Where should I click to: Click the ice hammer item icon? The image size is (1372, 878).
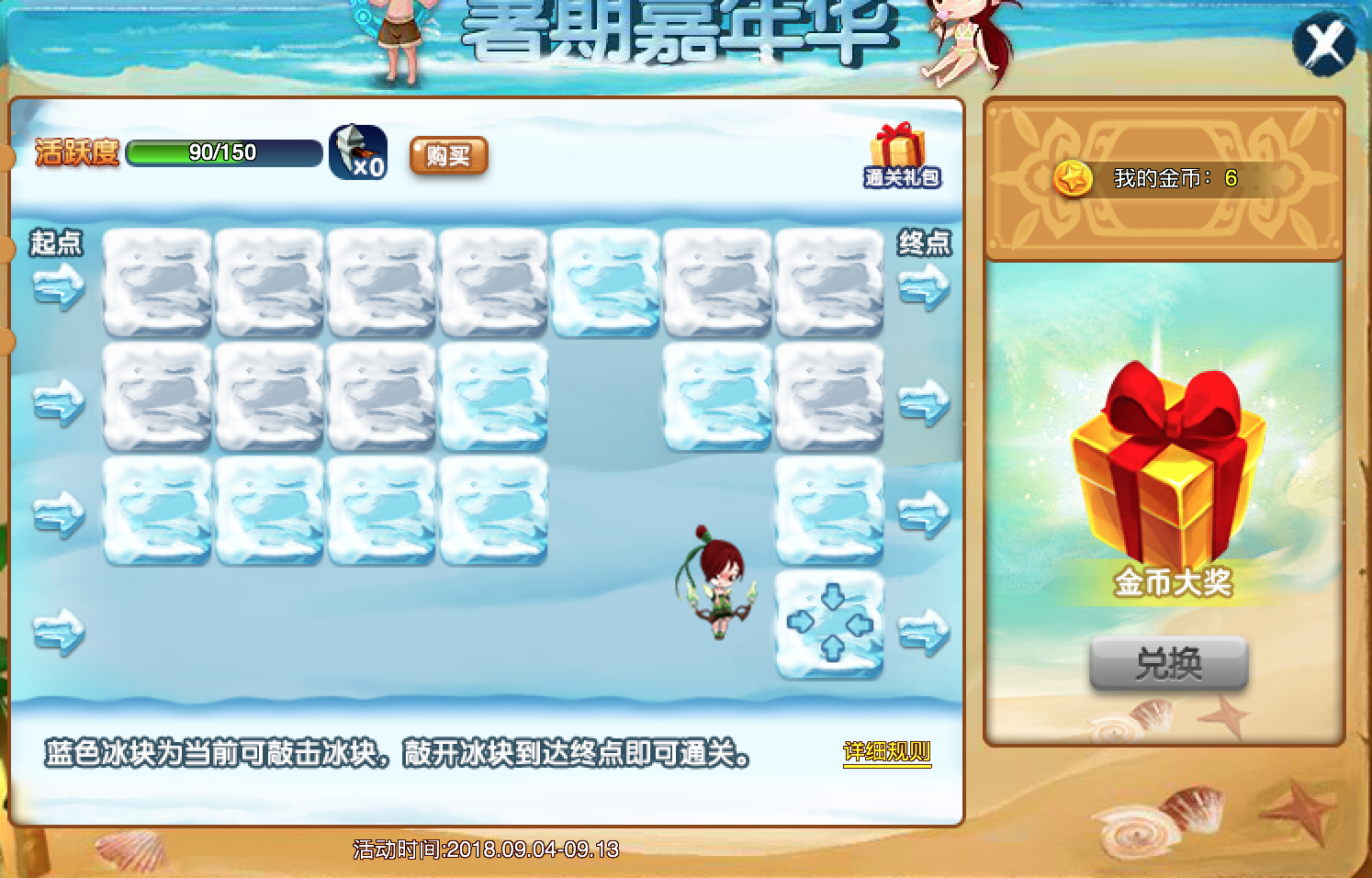point(357,152)
